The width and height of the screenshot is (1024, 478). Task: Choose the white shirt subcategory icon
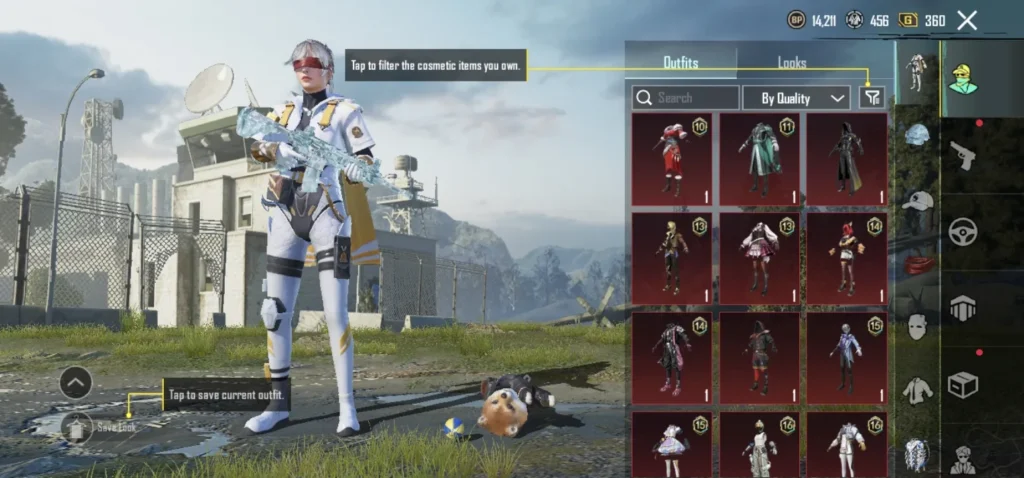917,390
